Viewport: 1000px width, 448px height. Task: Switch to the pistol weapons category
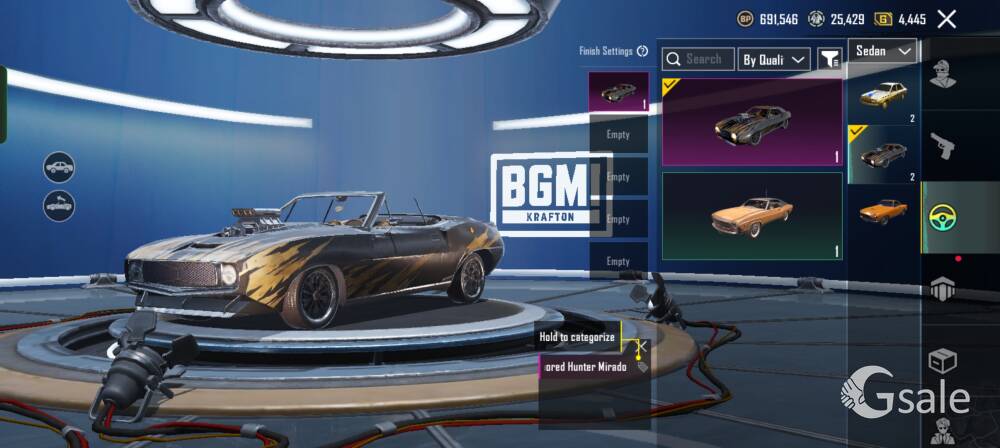coord(942,145)
